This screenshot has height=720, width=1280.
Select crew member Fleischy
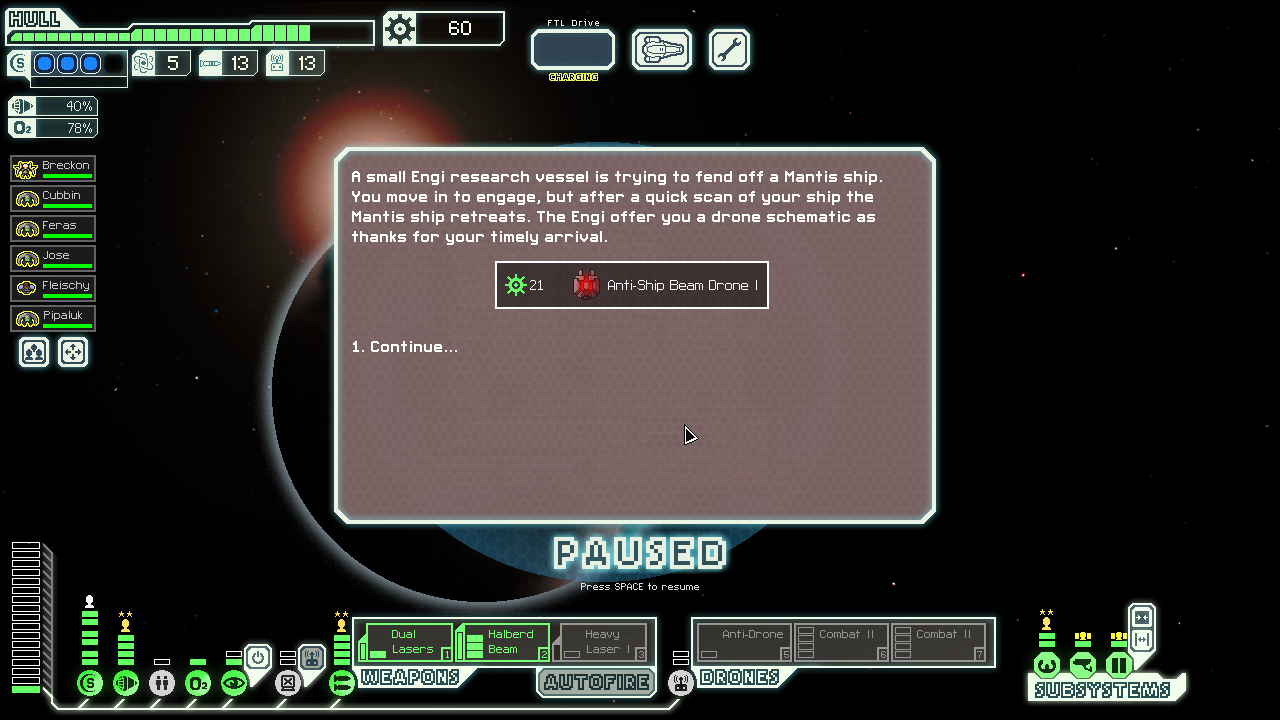53,289
